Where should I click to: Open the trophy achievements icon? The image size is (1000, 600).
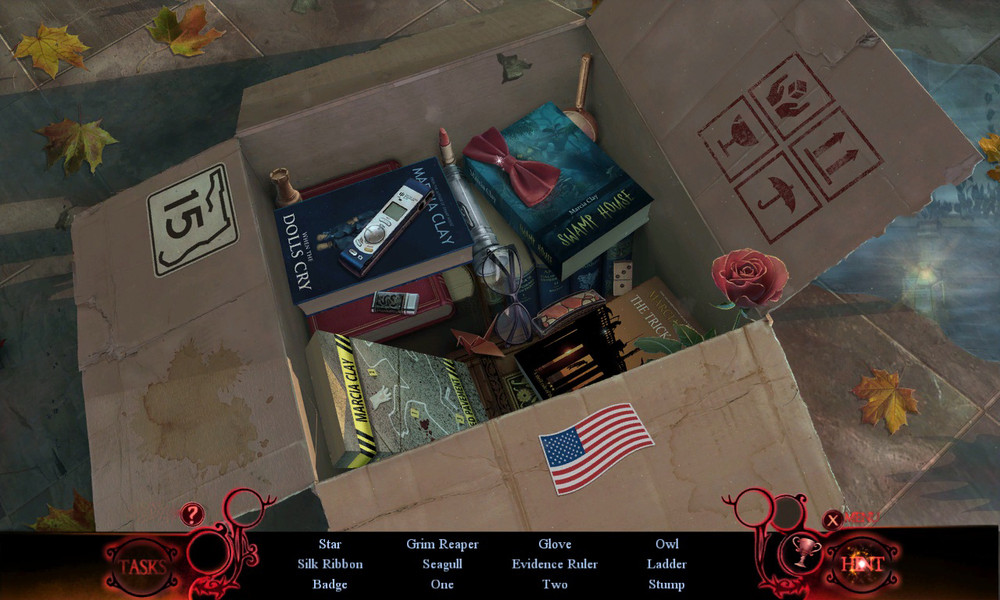point(800,549)
